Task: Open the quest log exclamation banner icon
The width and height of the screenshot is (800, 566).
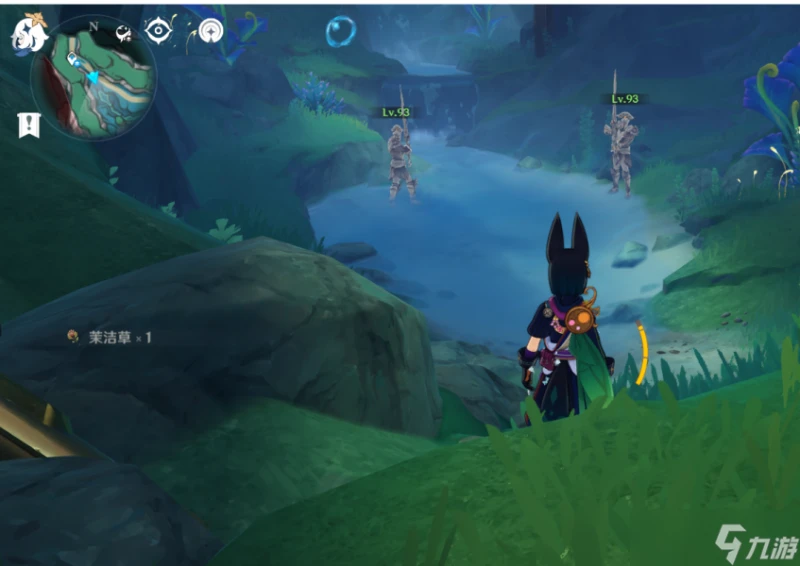Action: pos(27,124)
